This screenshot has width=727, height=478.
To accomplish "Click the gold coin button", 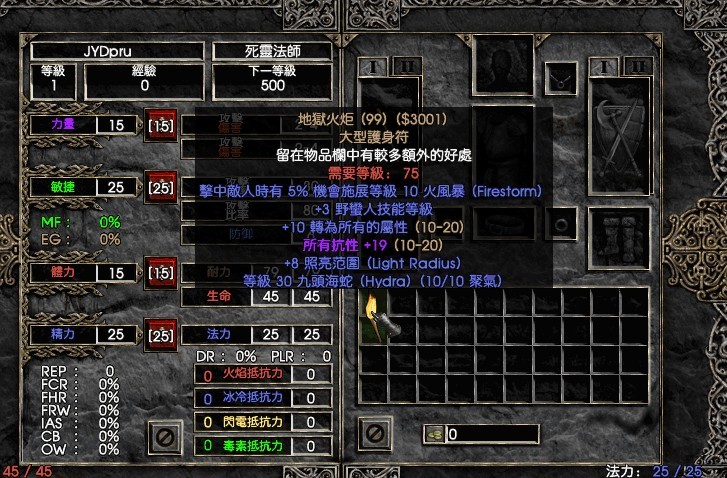I will click(434, 434).
